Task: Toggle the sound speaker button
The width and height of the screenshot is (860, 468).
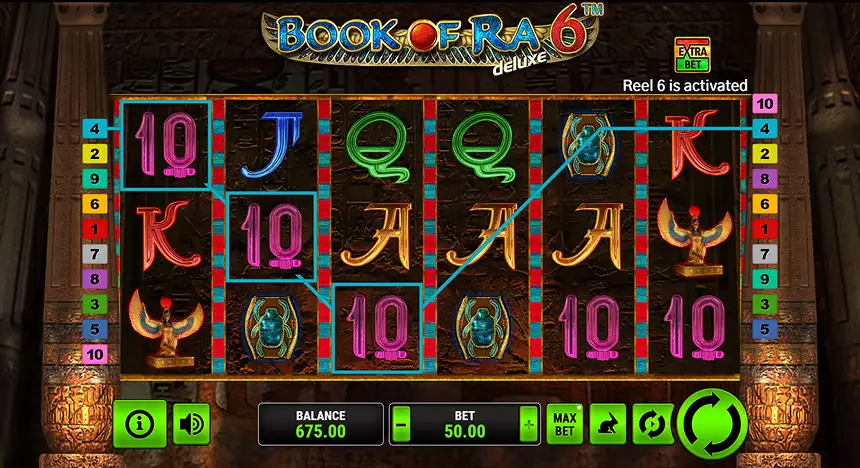Action: [191, 424]
